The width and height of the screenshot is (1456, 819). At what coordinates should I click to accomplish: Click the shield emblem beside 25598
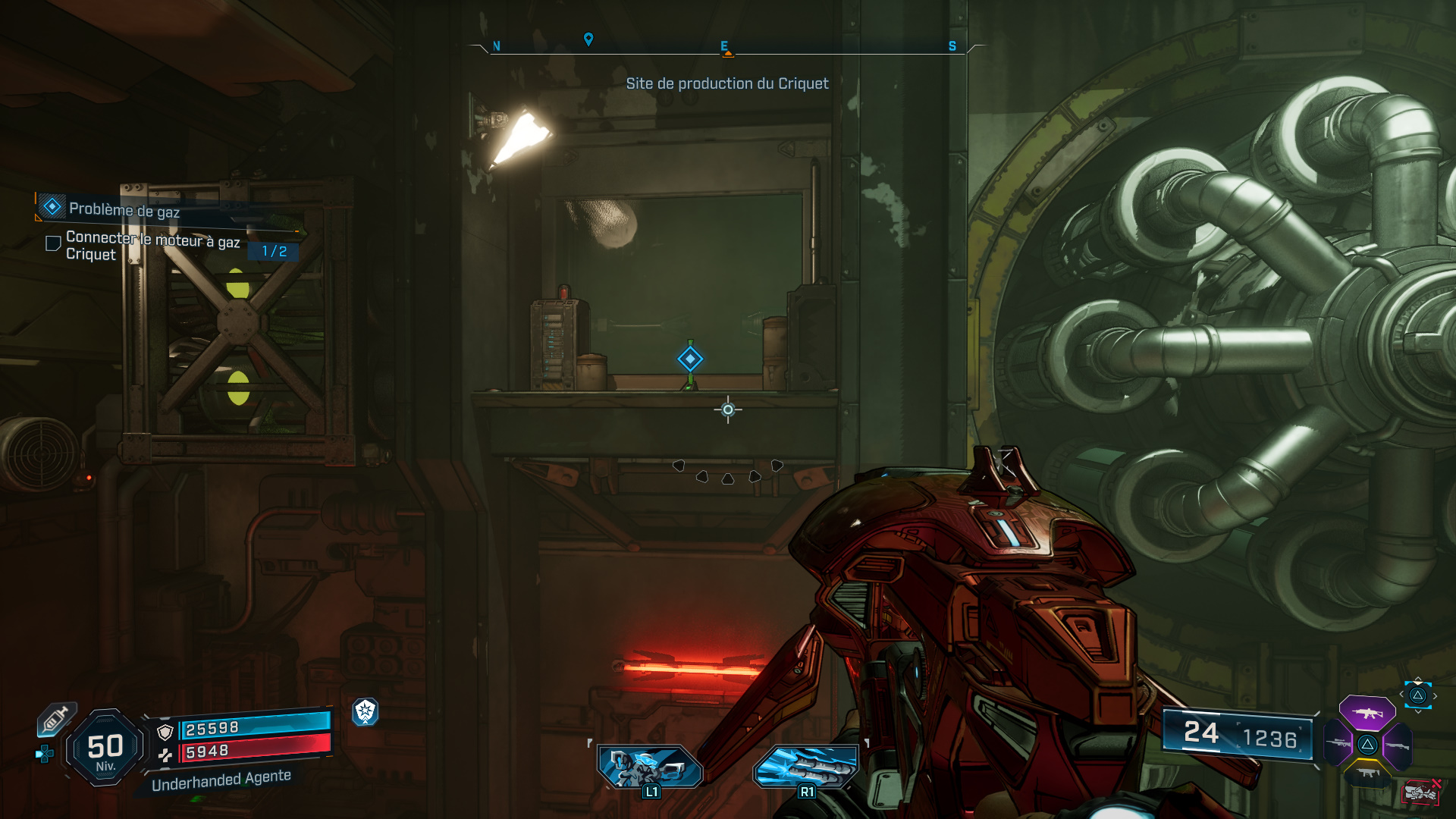(x=165, y=732)
